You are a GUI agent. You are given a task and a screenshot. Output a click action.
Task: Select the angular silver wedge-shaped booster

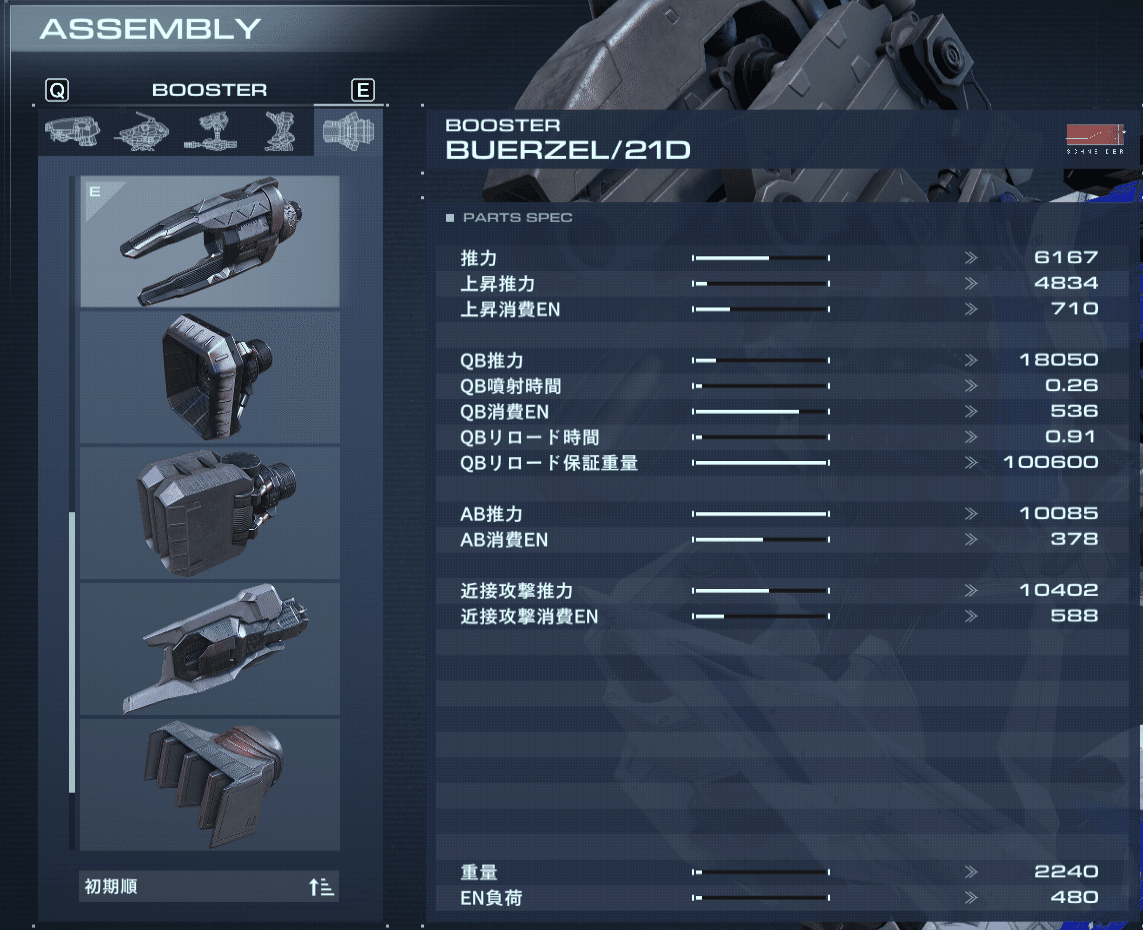(x=210, y=649)
